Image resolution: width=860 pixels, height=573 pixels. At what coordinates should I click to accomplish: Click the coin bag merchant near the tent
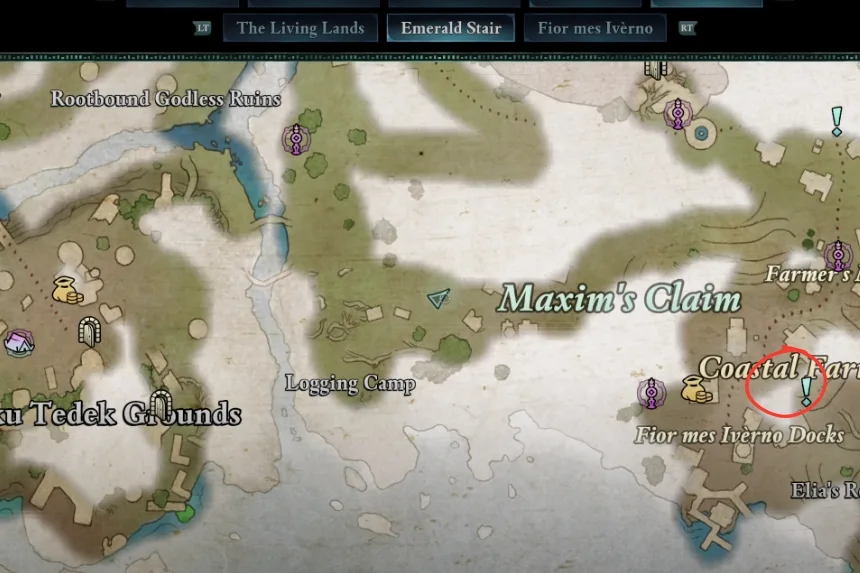click(x=66, y=290)
